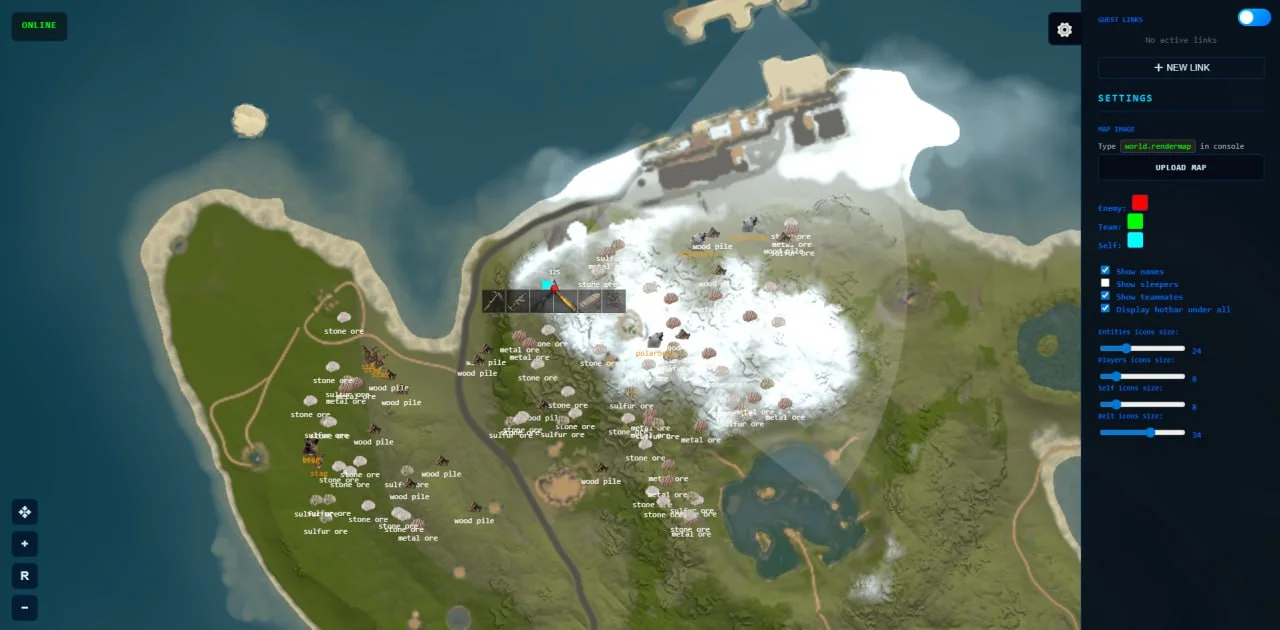Zoom out the map with minus button
Screen dimensions: 1280x630
[24, 606]
